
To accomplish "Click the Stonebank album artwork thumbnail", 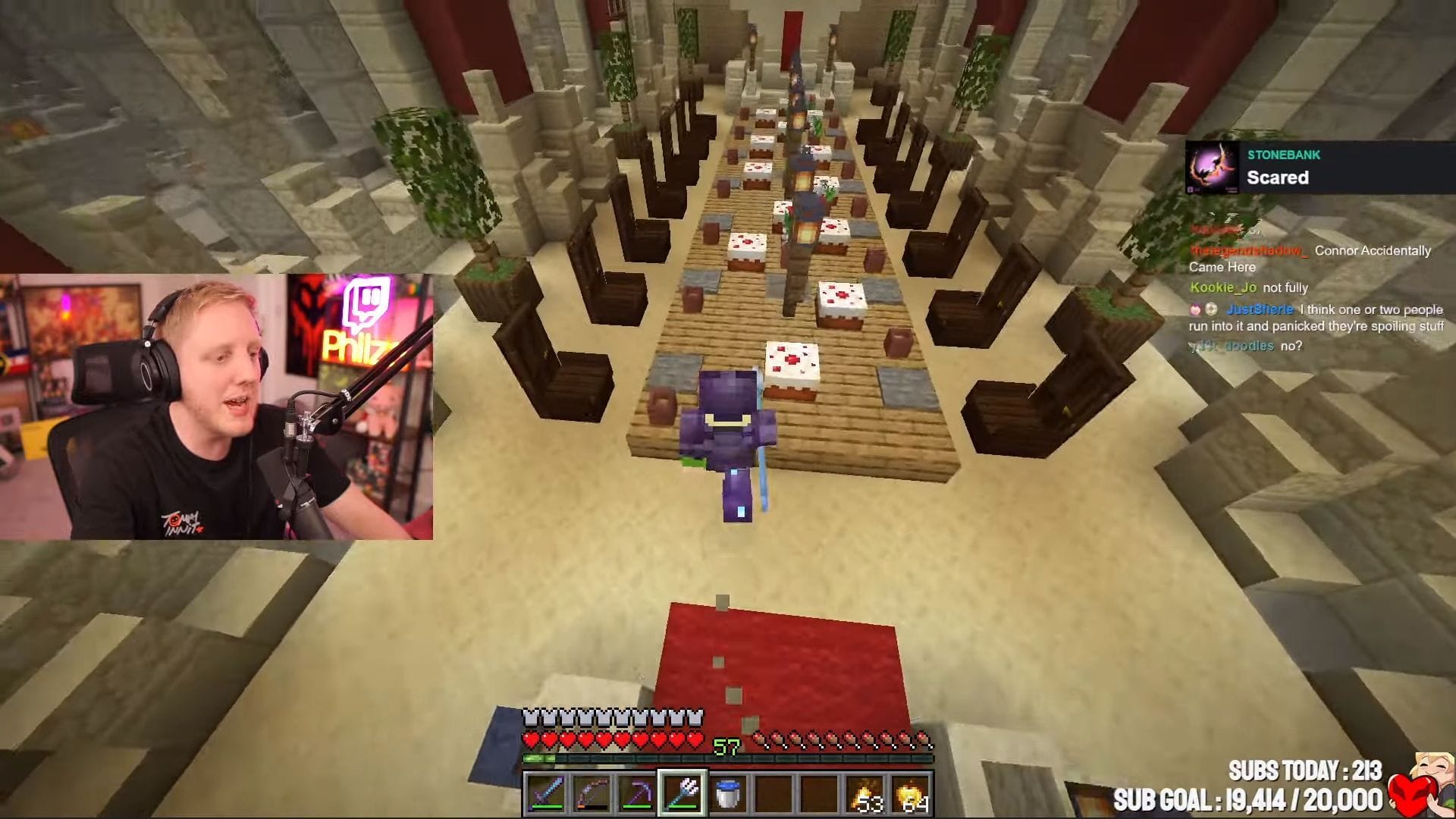I will point(1213,168).
